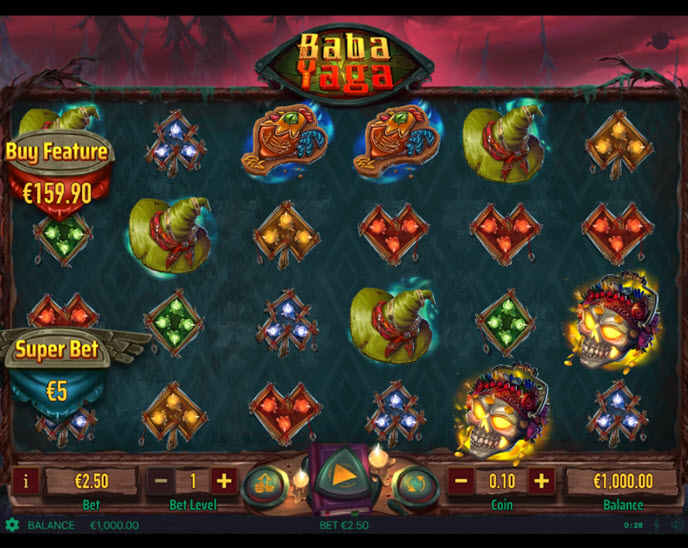688x548 pixels.
Task: Raise the Coin value
Action: [541, 481]
